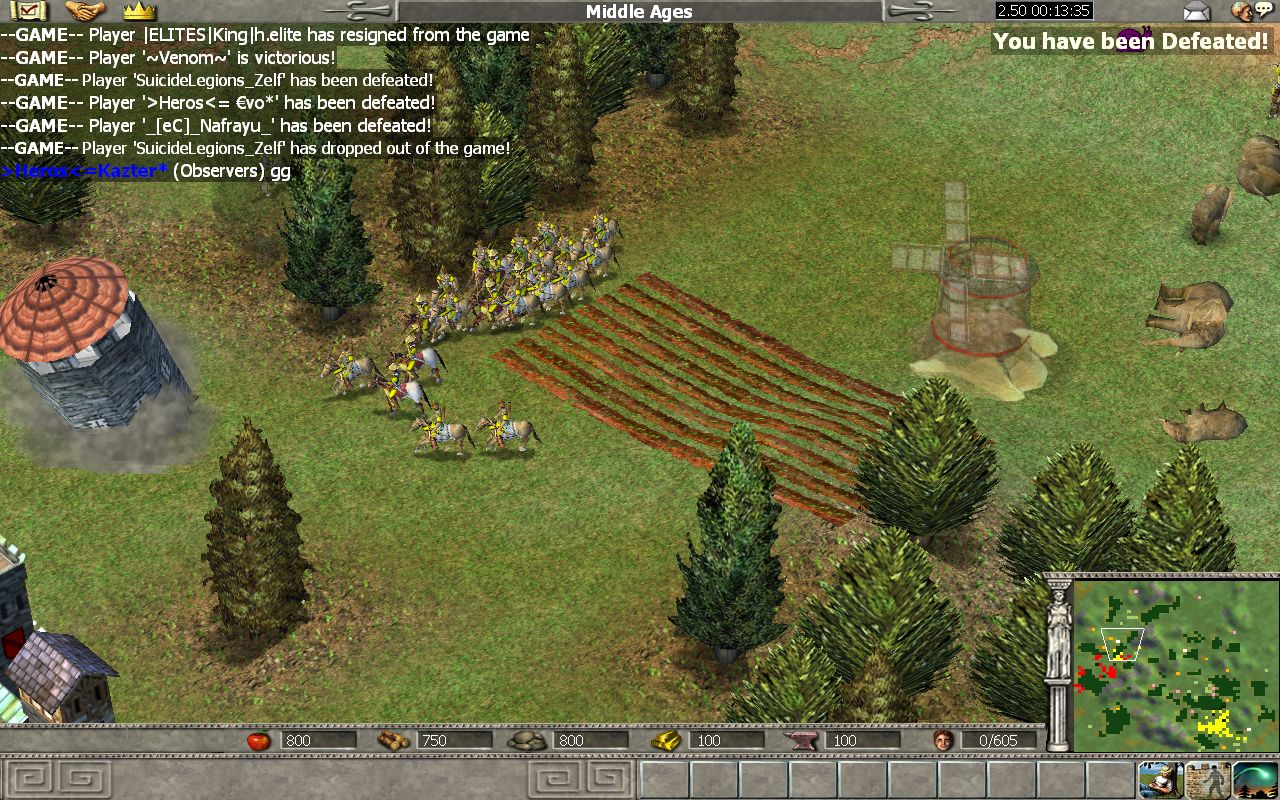The image size is (1280, 800).
Task: Open the envelope messages icon
Action: [1196, 11]
